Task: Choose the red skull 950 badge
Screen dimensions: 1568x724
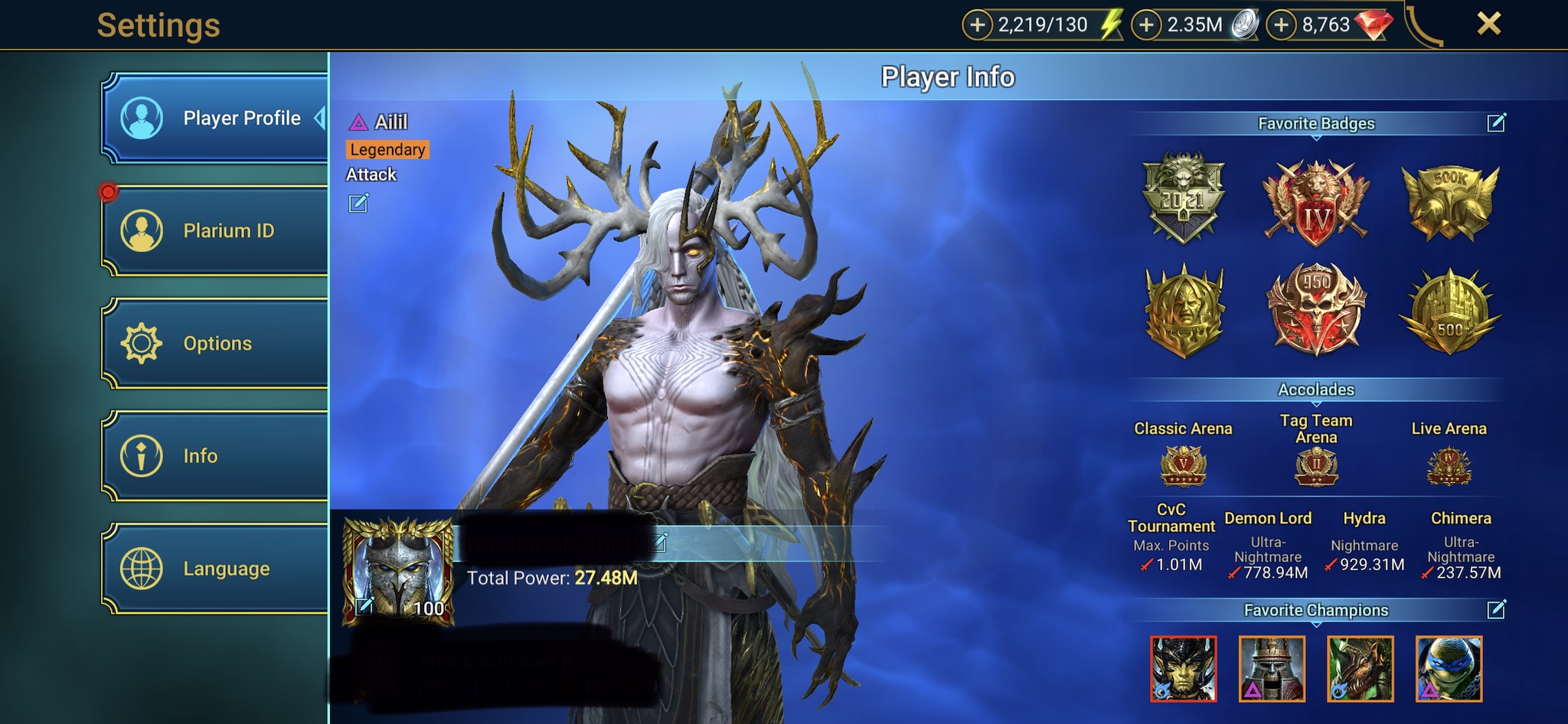Action: click(x=1316, y=308)
